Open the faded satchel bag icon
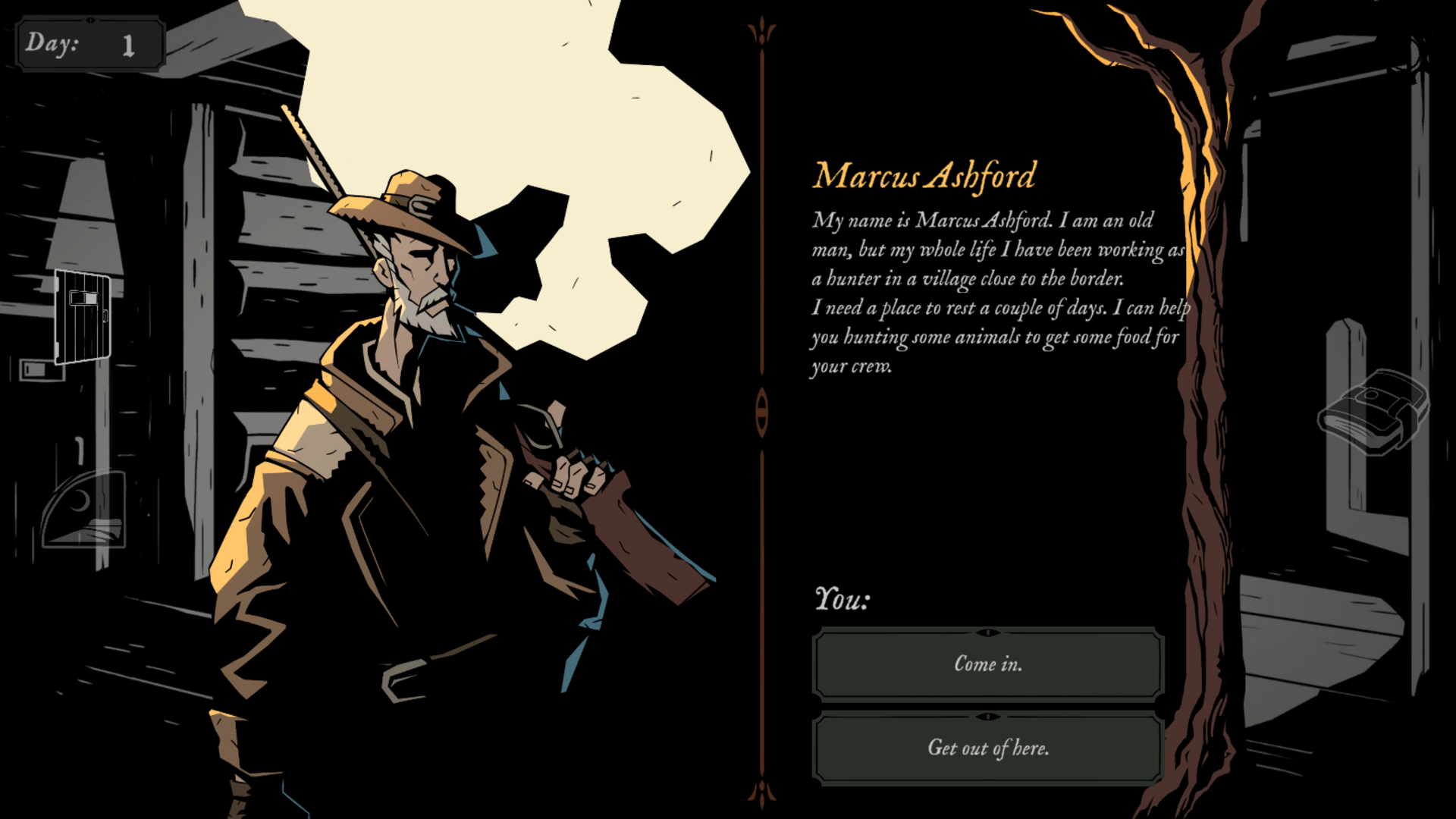The width and height of the screenshot is (1456, 819). [1373, 412]
